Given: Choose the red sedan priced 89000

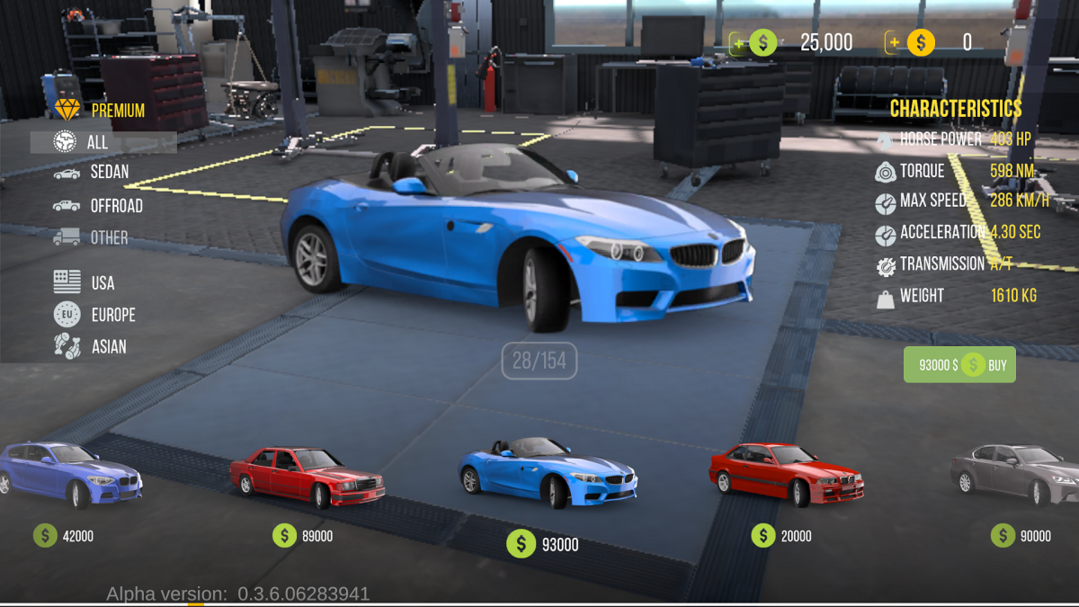Looking at the screenshot, I should pyautogui.click(x=306, y=475).
